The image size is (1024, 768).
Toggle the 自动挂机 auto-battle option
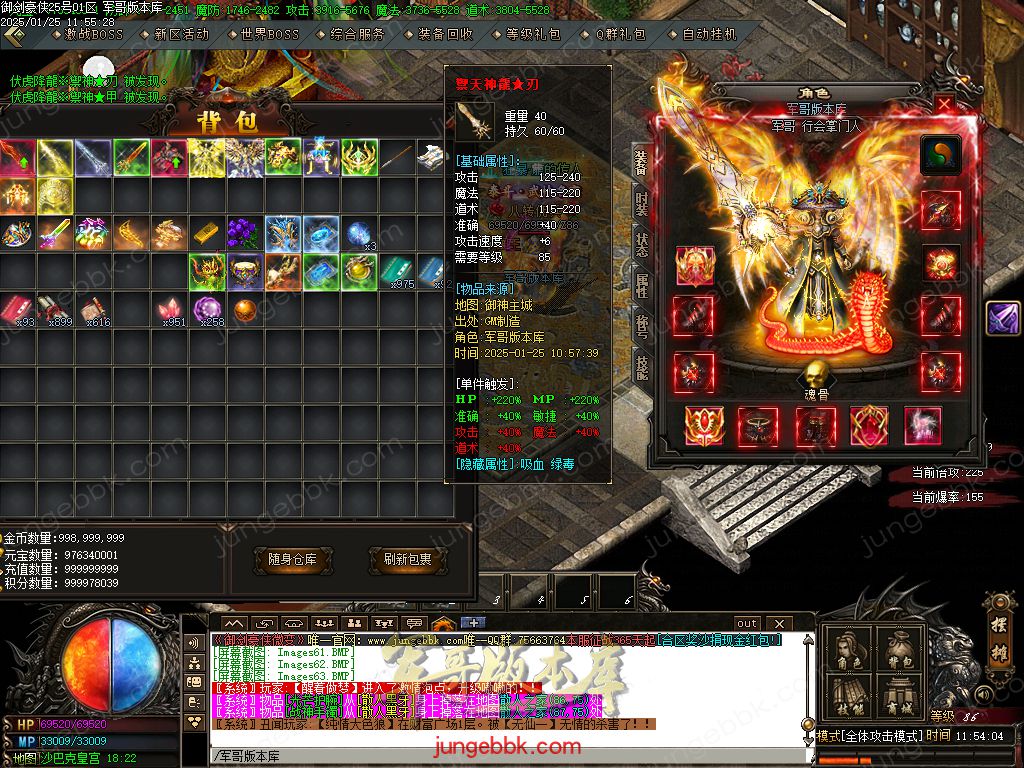click(x=708, y=34)
